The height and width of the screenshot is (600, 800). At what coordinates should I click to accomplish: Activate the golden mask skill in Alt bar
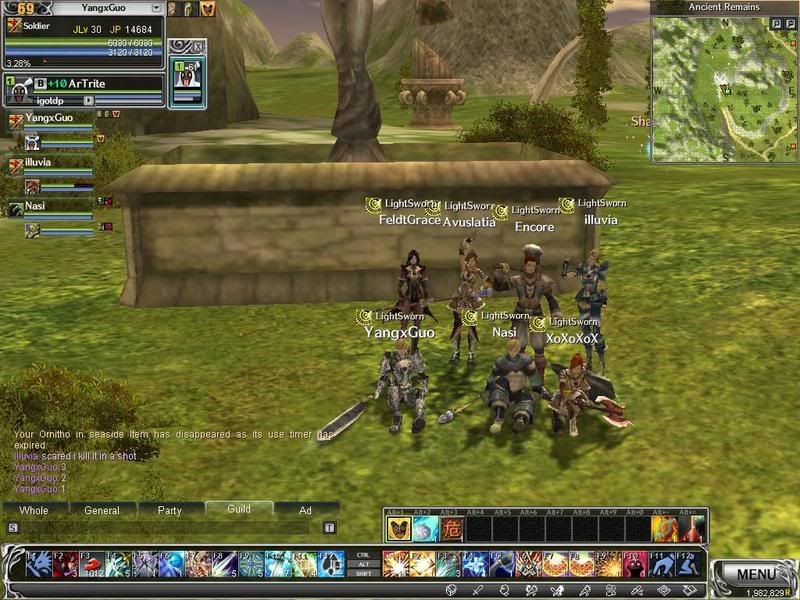(x=398, y=529)
